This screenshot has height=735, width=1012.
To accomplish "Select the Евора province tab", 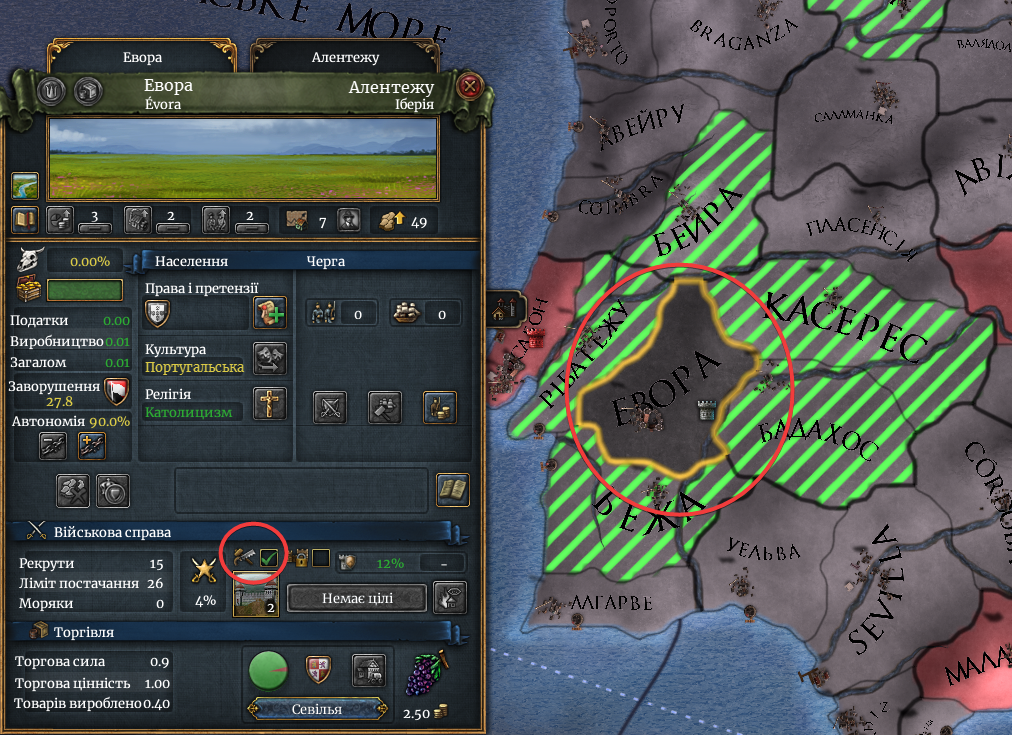I will click(141, 57).
